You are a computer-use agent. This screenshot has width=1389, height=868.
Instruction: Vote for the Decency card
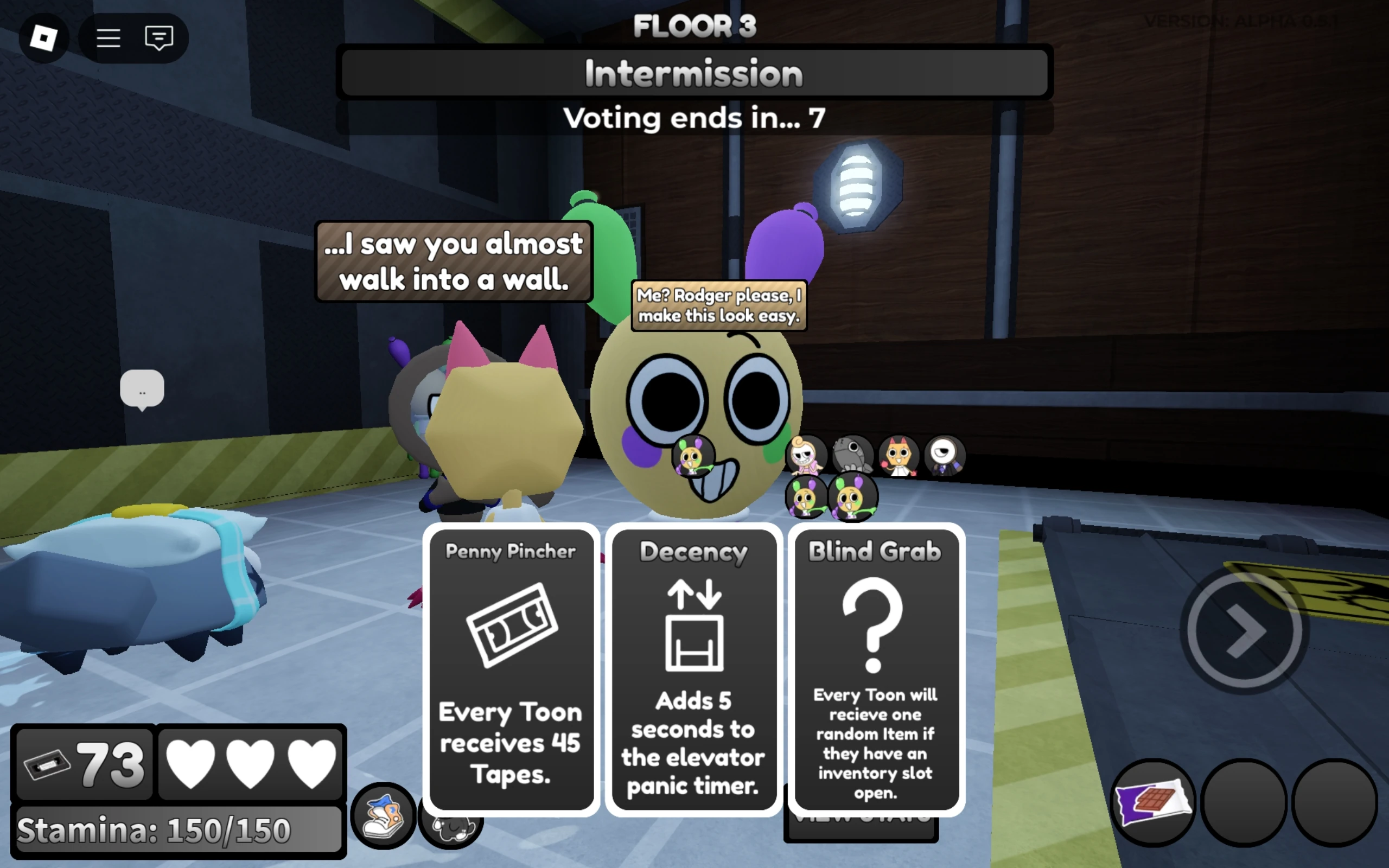[693, 669]
